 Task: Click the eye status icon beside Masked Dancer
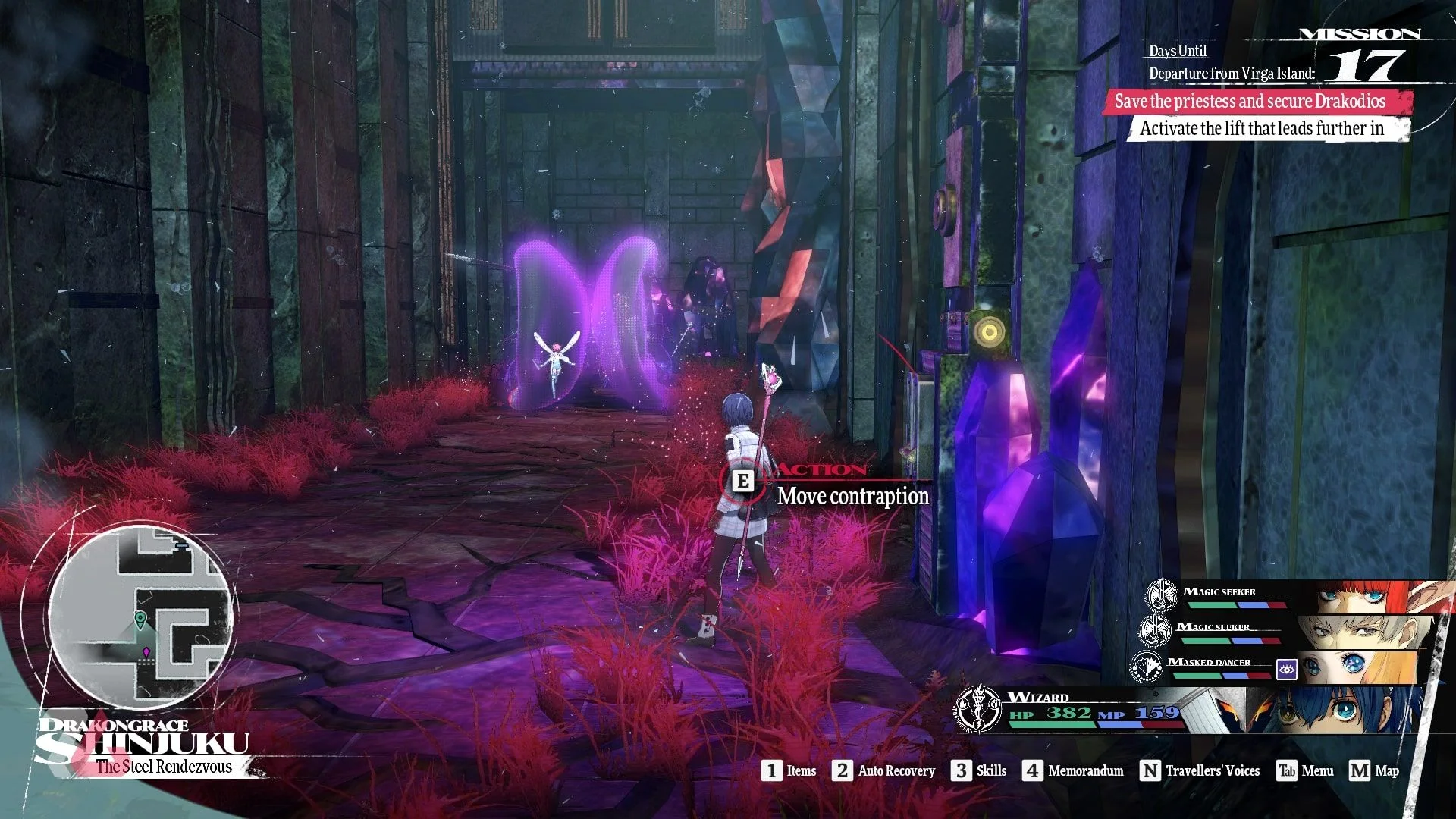pos(1287,669)
